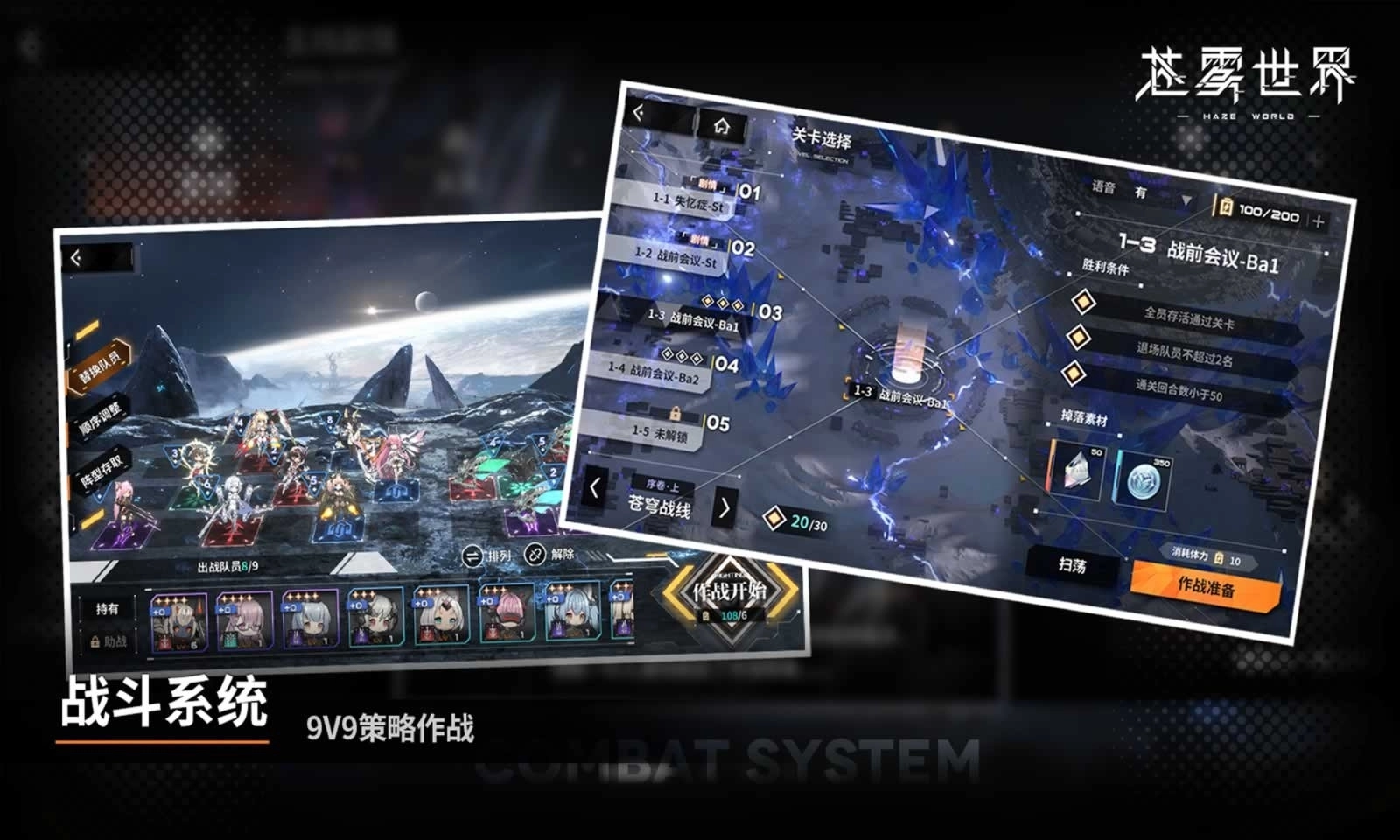
Task: Click the right chevron to next chapter
Action: point(725,507)
